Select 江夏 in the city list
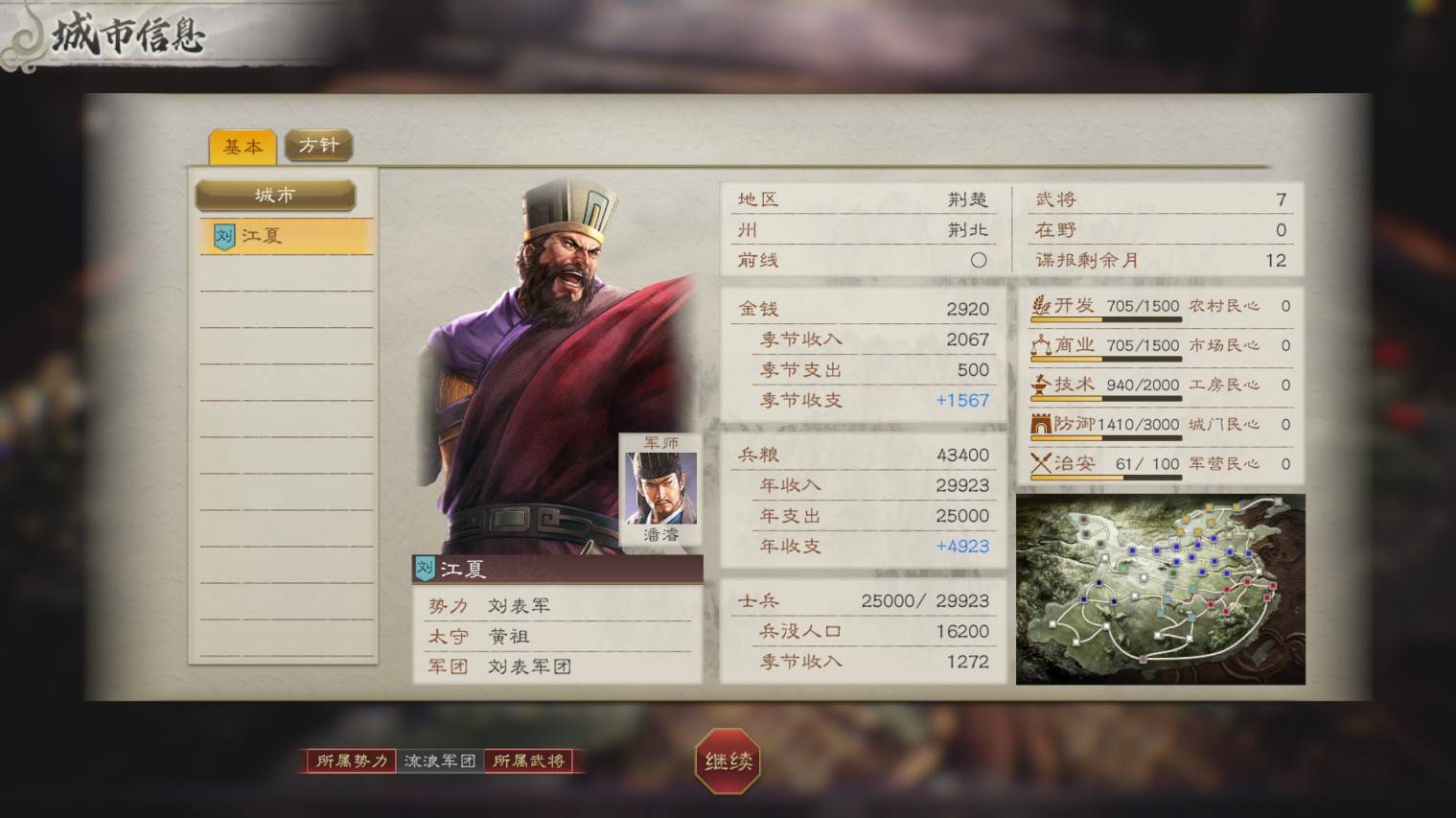This screenshot has height=818, width=1456. click(x=286, y=236)
